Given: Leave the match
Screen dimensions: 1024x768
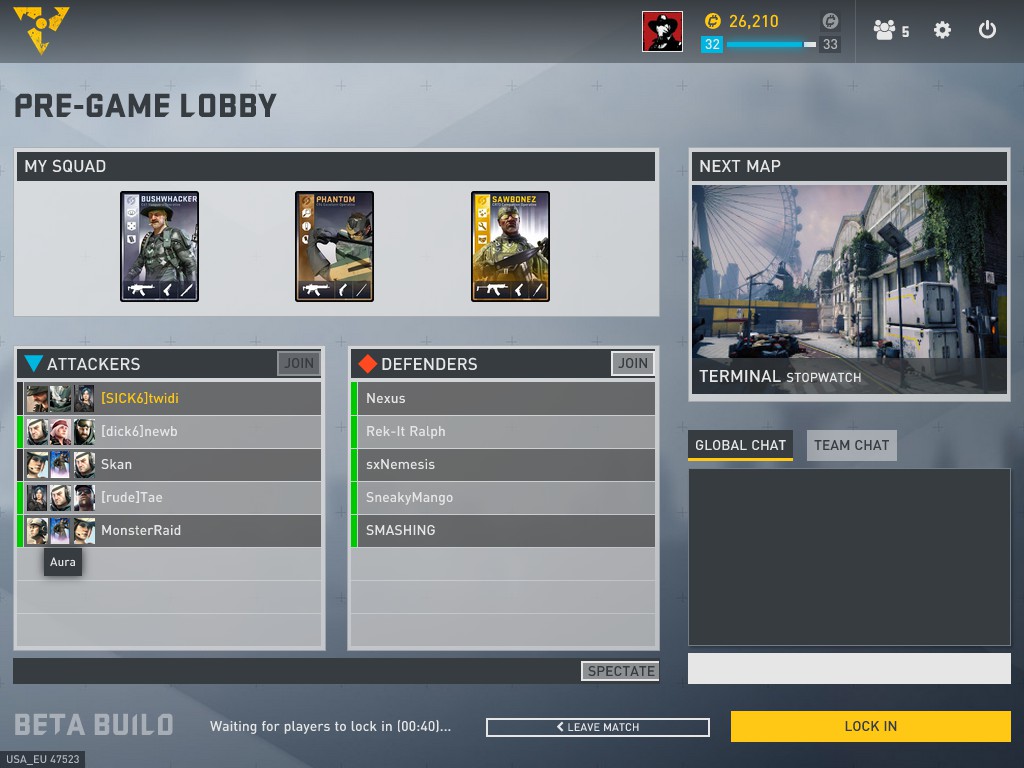Looking at the screenshot, I should pos(598,727).
